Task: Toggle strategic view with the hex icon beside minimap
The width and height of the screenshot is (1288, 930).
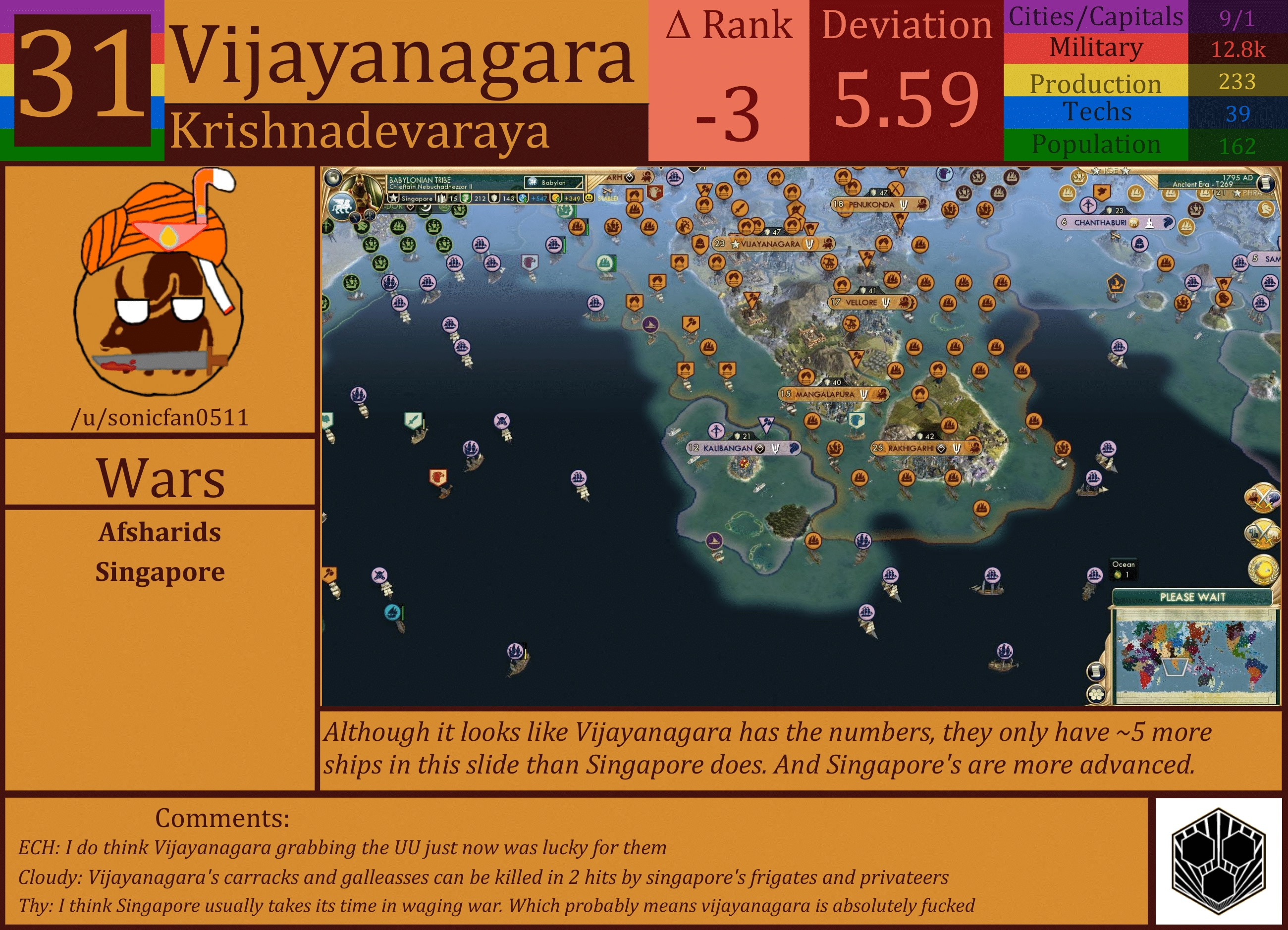Action: pyautogui.click(x=1096, y=694)
